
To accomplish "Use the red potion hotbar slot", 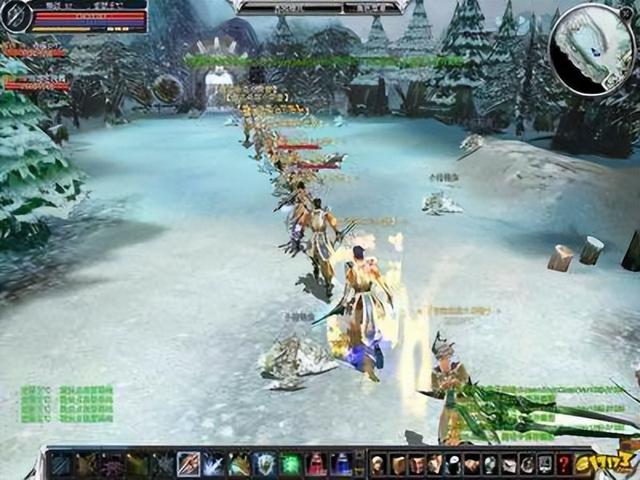I will pos(316,464).
